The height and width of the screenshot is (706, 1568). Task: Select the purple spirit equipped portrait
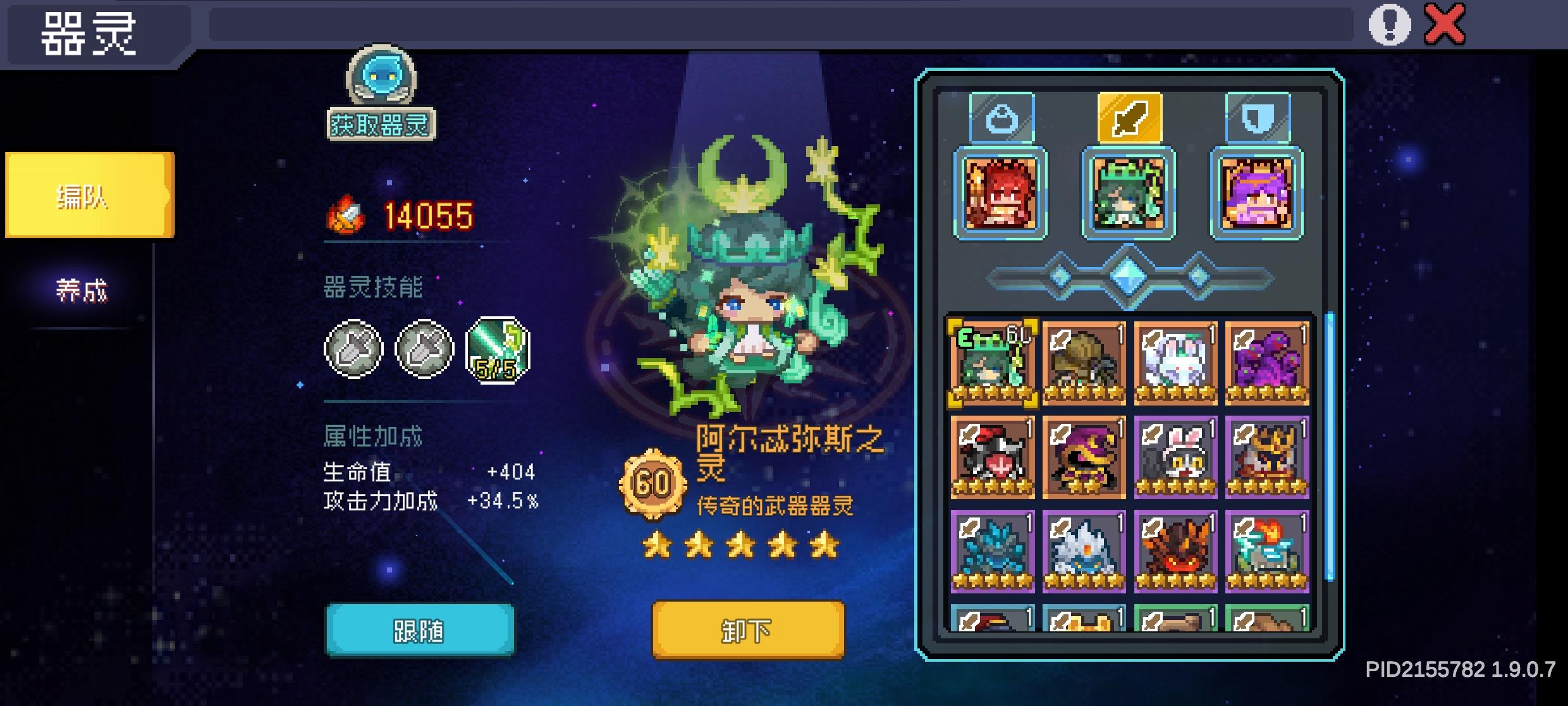(x=1254, y=195)
